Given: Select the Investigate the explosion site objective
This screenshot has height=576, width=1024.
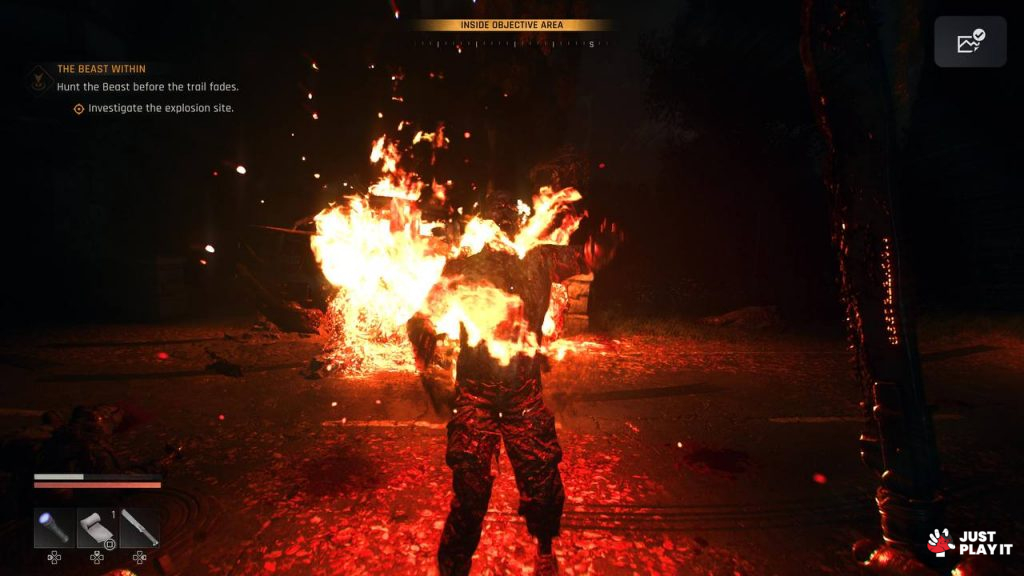Looking at the screenshot, I should tap(160, 108).
